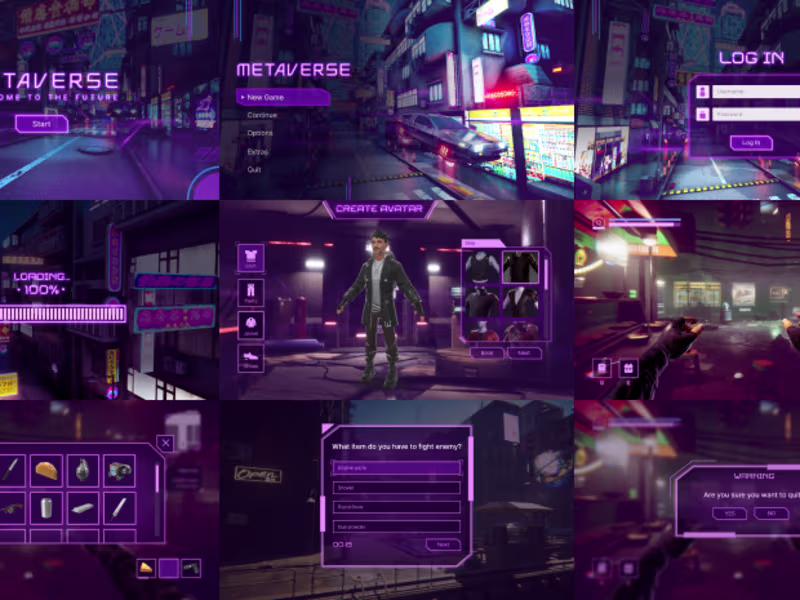Image resolution: width=800 pixels, height=600 pixels.
Task: Select the metal can inventory slot
Action: [46, 507]
